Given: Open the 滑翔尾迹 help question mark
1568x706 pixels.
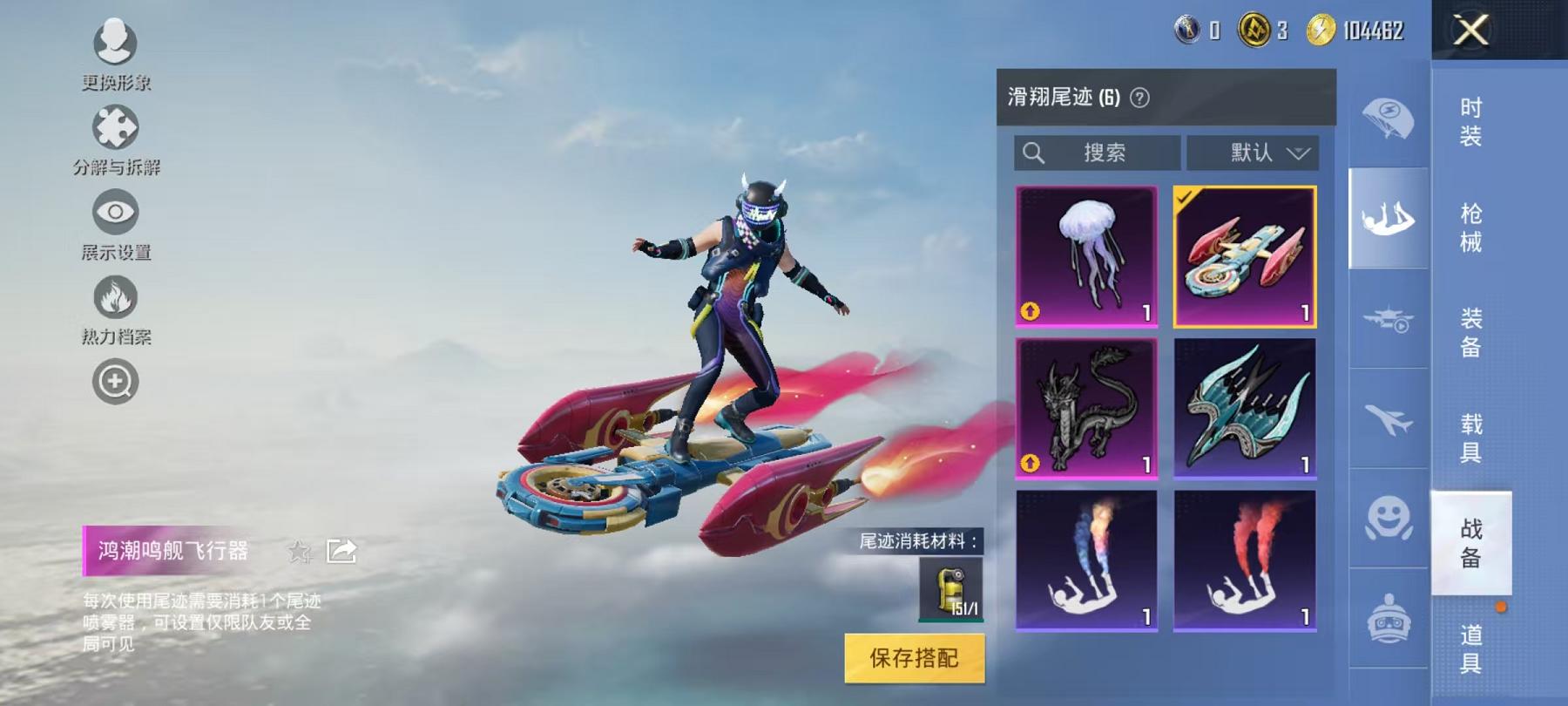Looking at the screenshot, I should pos(1141,98).
